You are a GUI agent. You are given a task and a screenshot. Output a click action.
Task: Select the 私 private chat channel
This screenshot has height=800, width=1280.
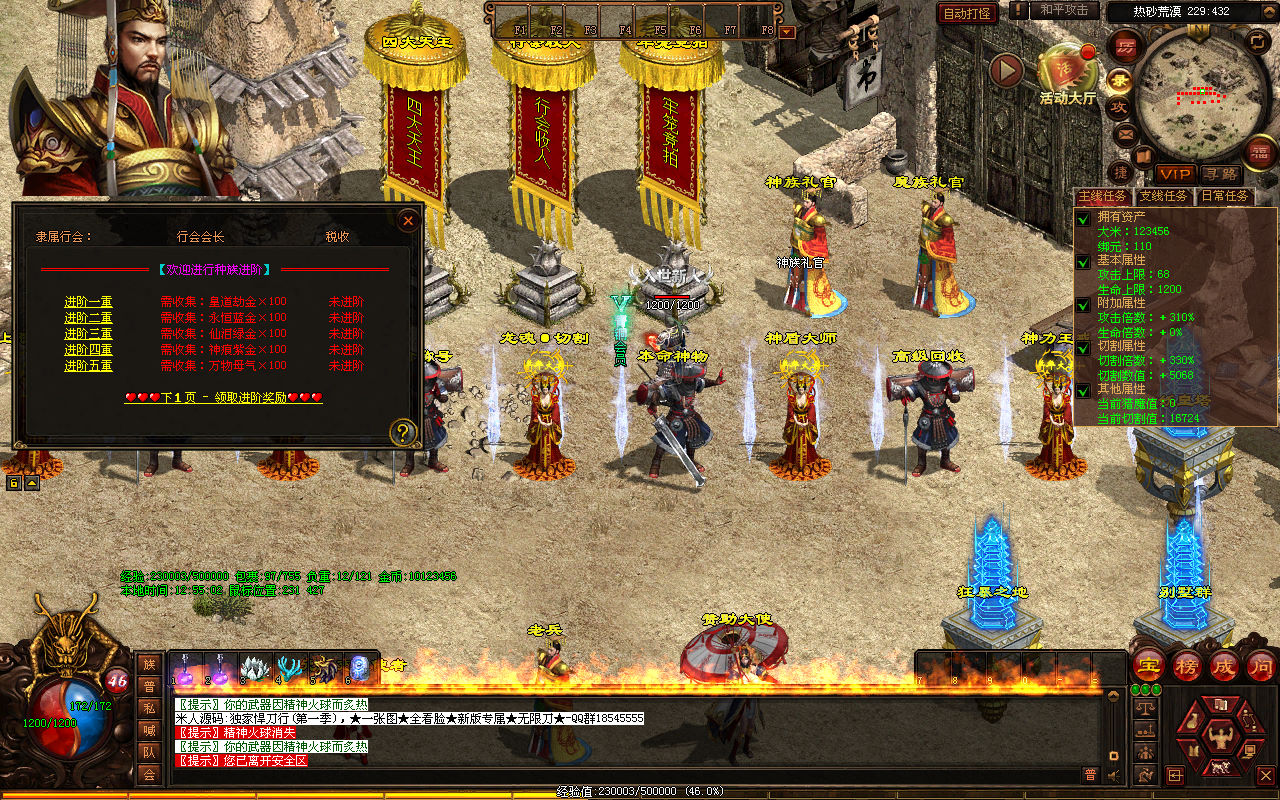tap(149, 708)
